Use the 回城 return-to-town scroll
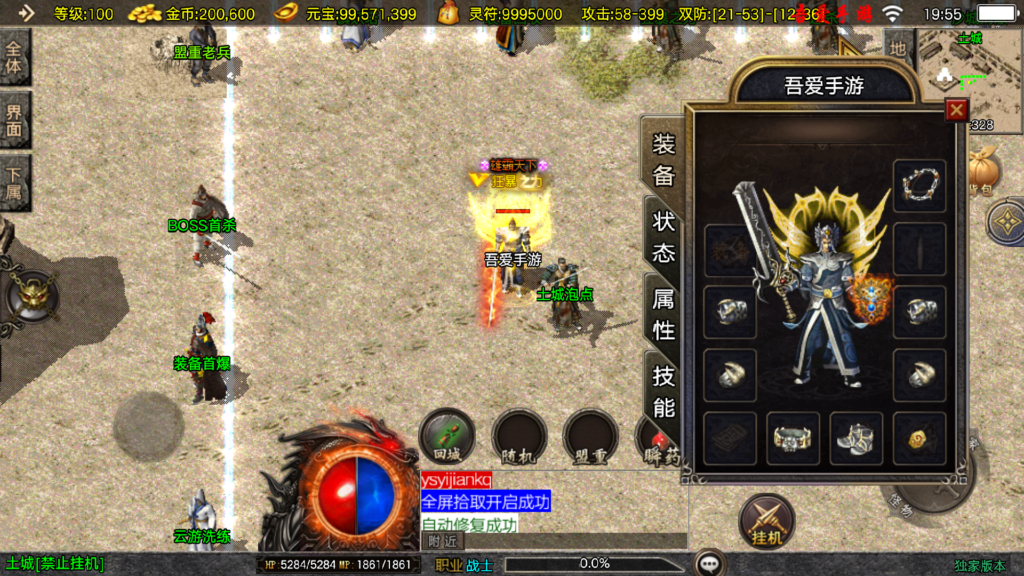The width and height of the screenshot is (1024, 576). 446,436
